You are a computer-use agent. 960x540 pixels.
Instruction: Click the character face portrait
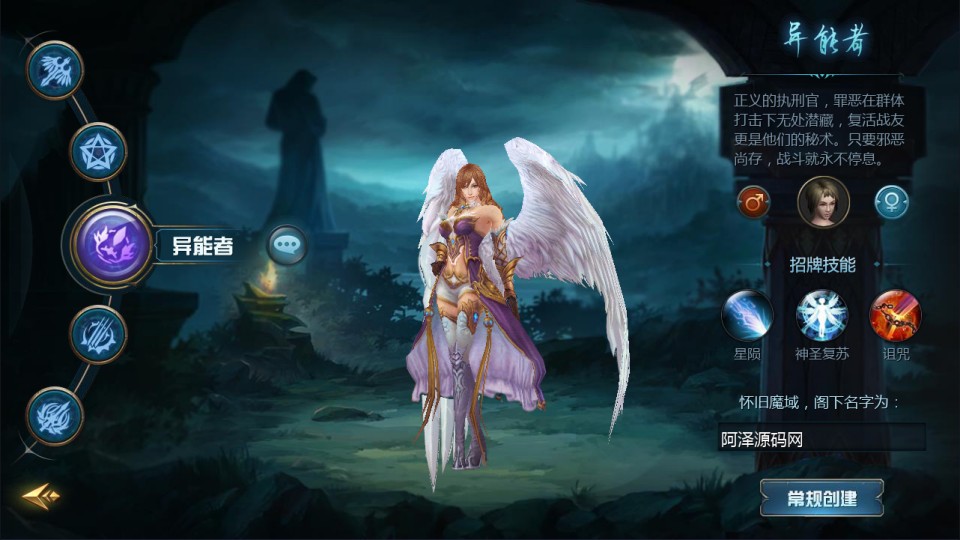click(823, 202)
